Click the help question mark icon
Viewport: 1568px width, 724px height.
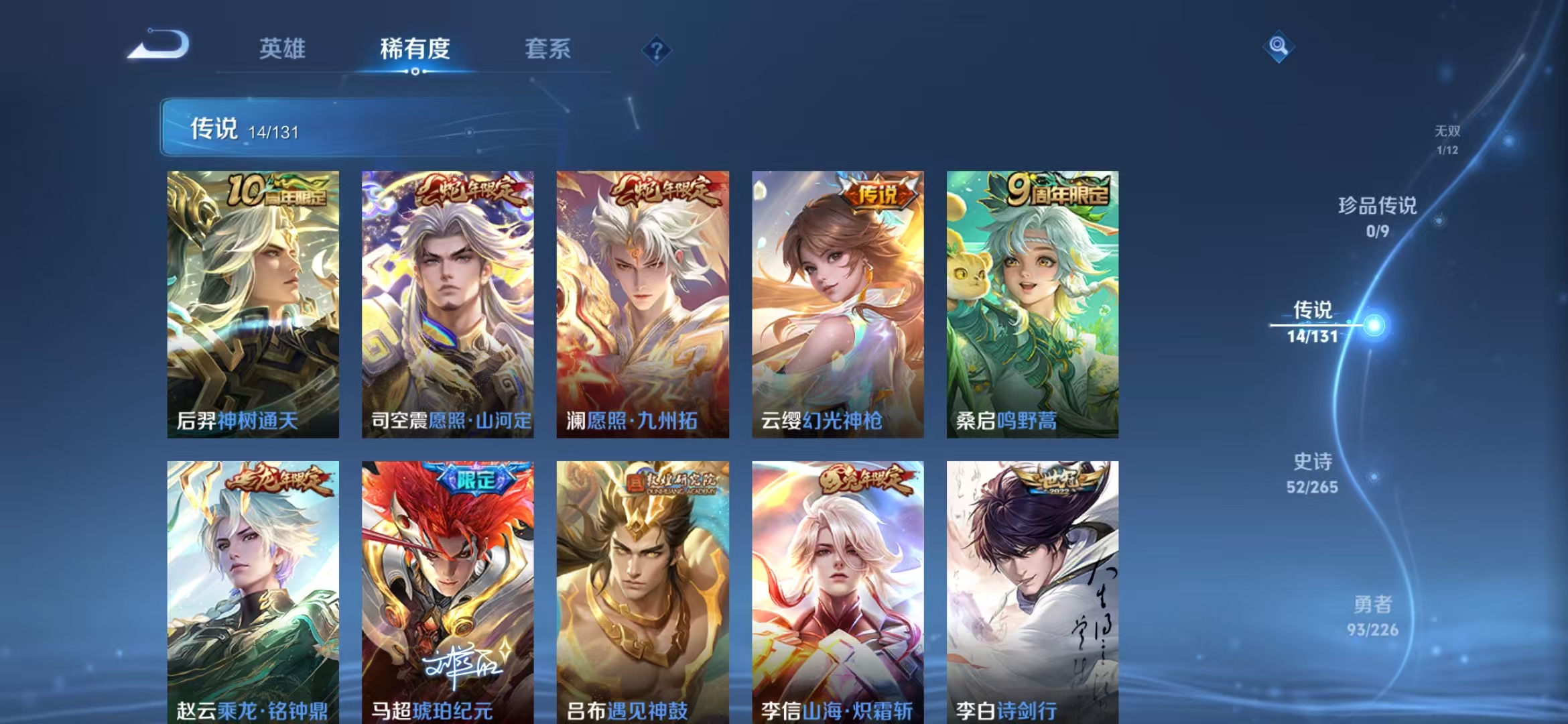coord(657,50)
